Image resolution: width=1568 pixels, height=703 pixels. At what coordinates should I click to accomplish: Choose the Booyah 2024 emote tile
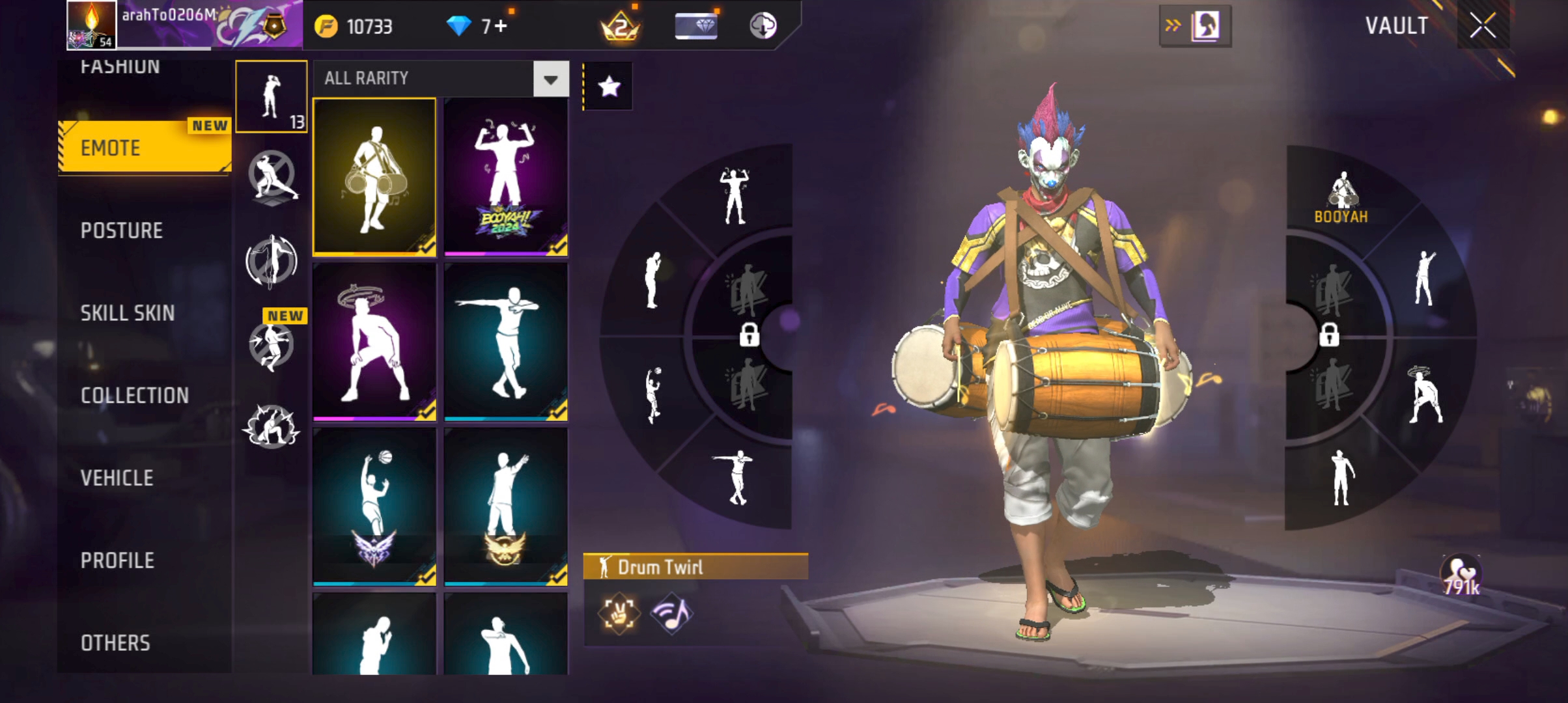[x=505, y=176]
